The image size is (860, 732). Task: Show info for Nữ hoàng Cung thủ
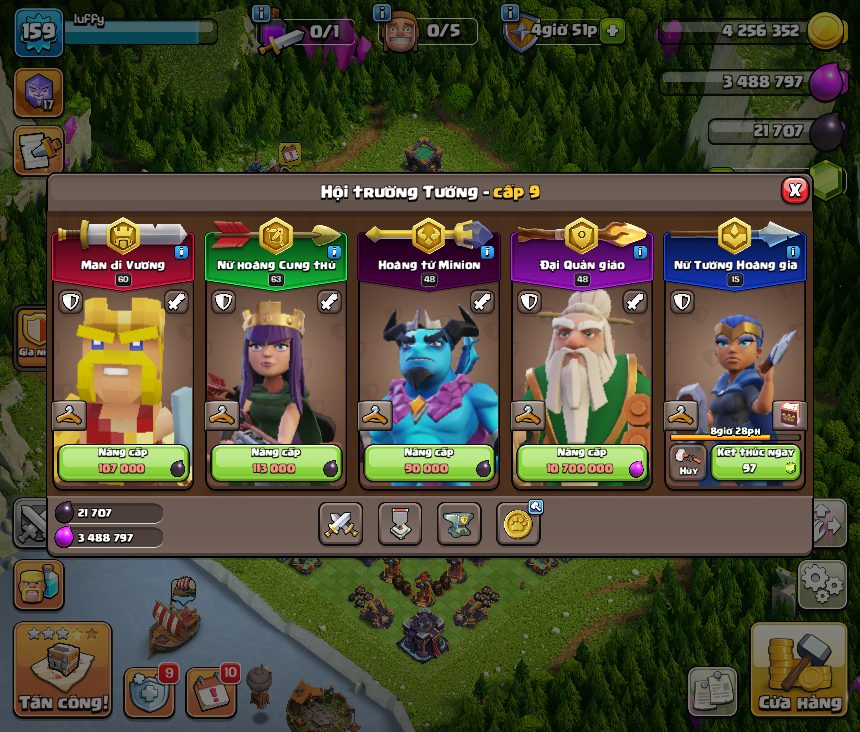(334, 252)
